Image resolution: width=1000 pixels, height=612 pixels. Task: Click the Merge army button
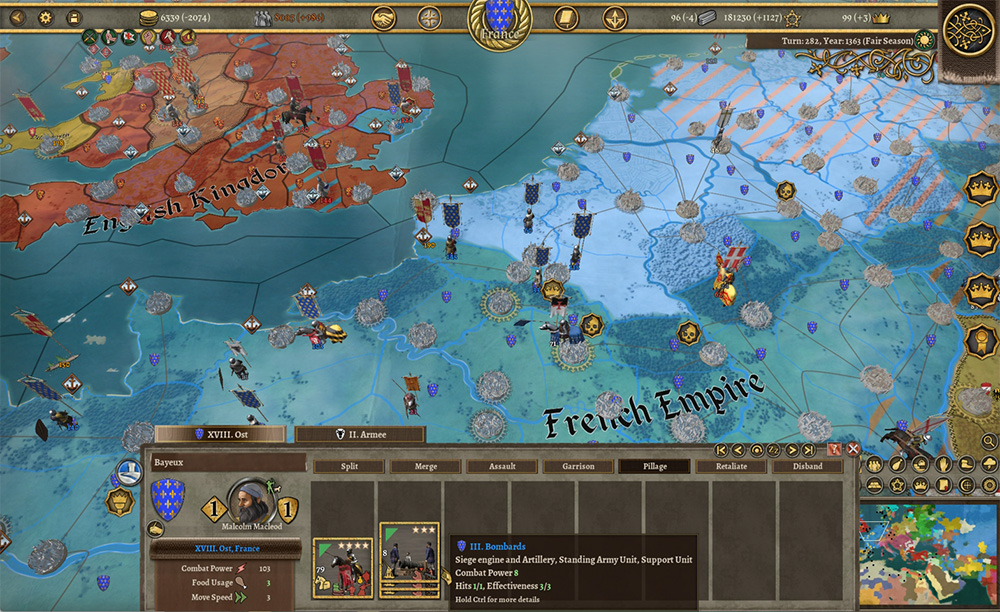tap(426, 466)
